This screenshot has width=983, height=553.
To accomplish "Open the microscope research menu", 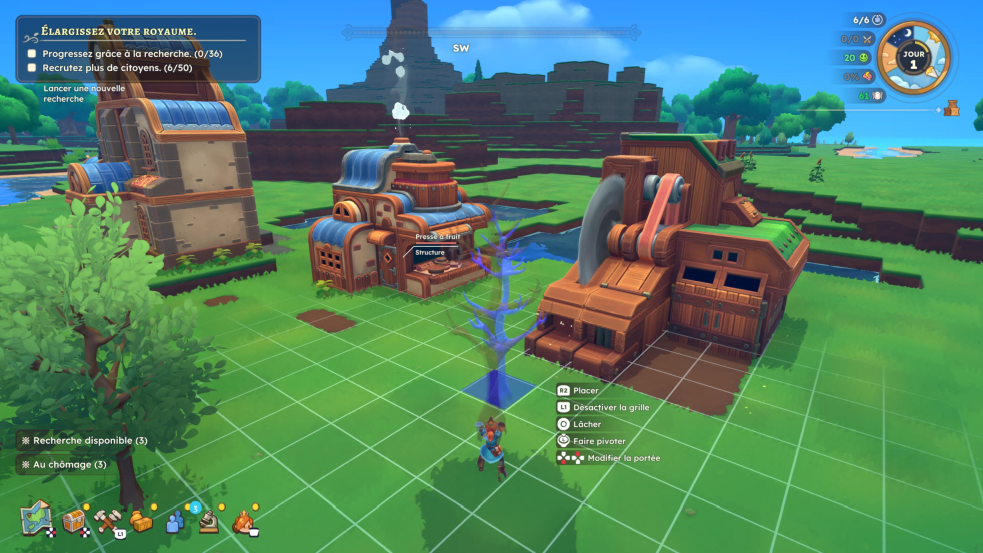I will pyautogui.click(x=208, y=521).
